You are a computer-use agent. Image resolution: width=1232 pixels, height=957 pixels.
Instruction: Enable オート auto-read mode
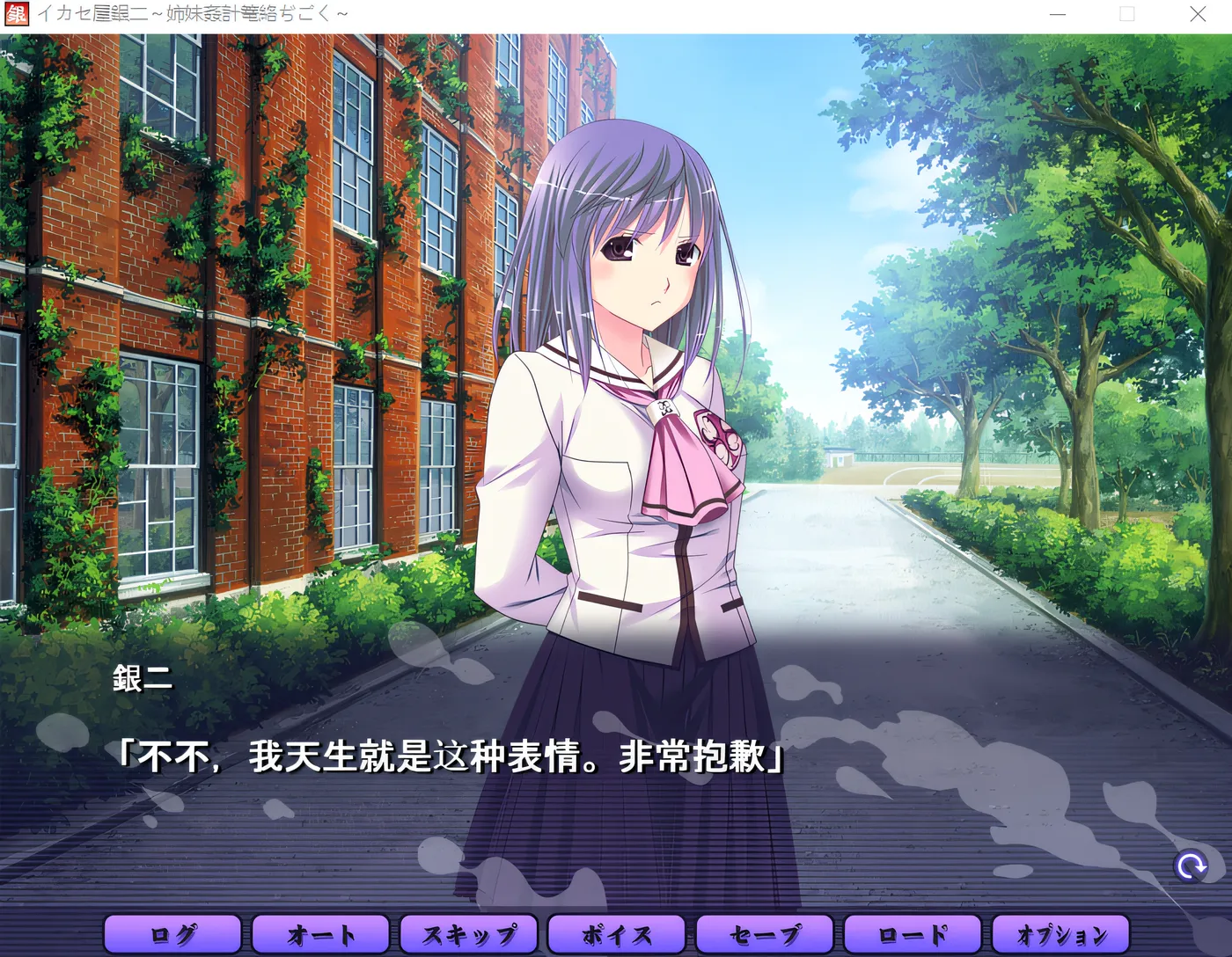click(x=320, y=934)
